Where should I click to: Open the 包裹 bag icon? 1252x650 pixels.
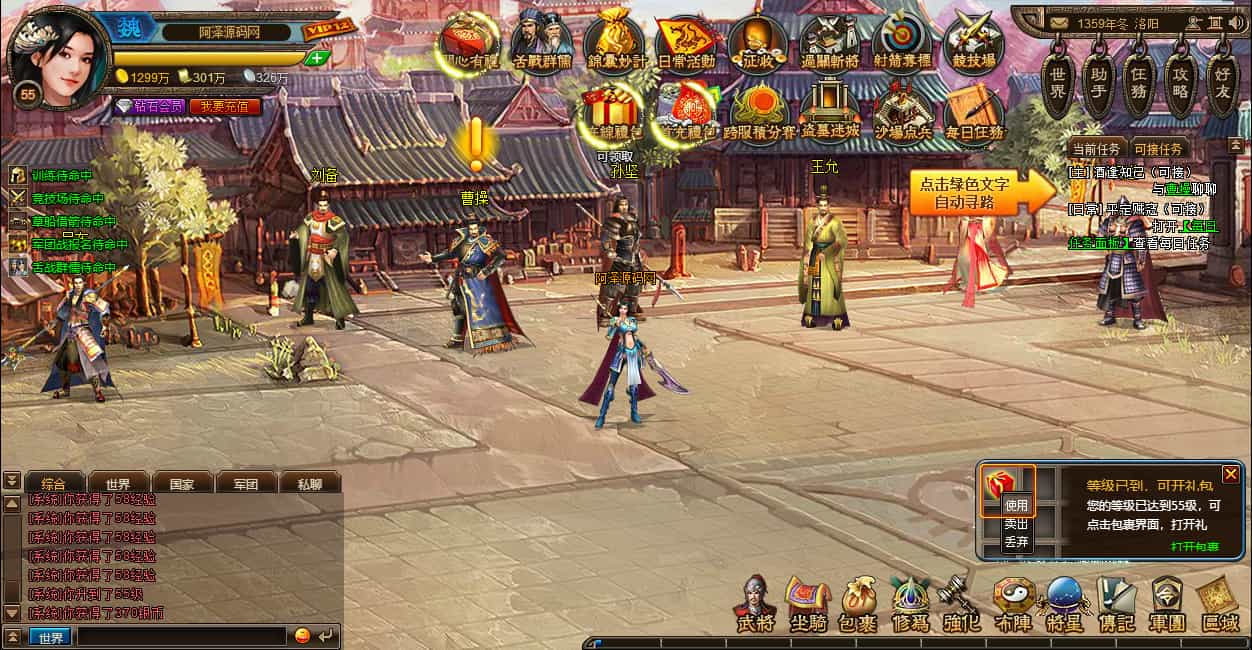point(857,603)
